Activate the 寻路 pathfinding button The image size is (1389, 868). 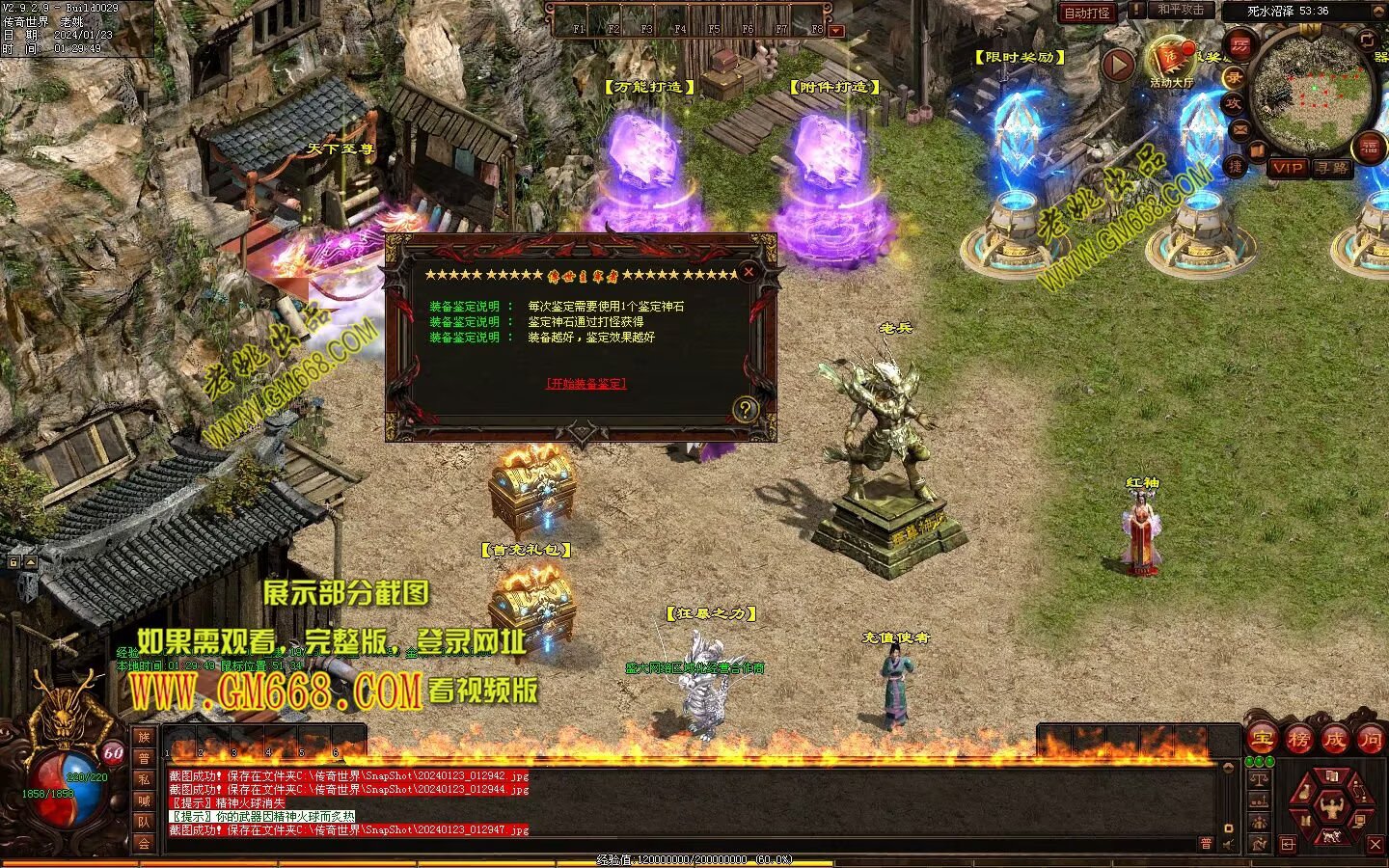point(1332,168)
